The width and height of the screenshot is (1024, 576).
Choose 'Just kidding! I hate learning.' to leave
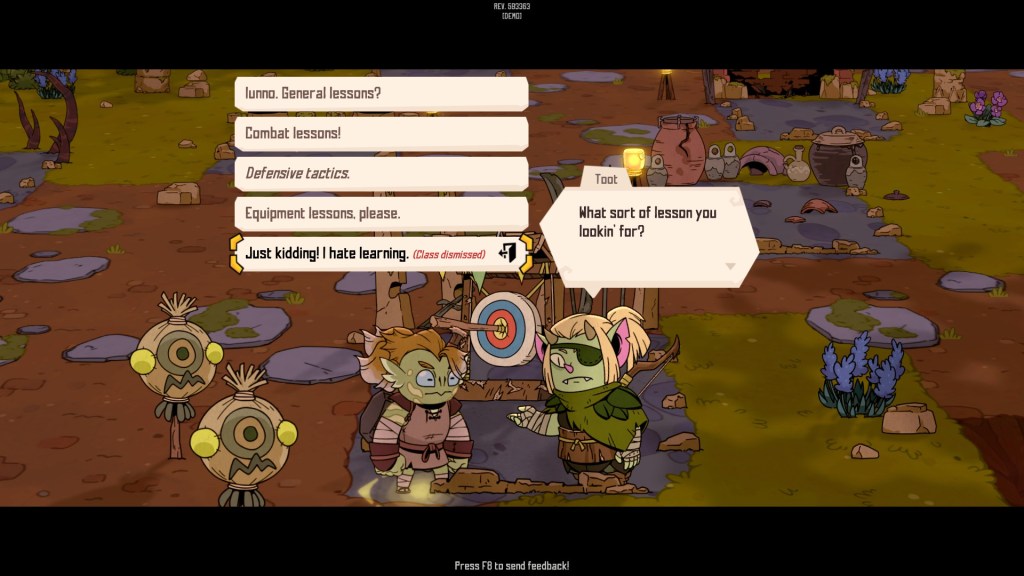coord(380,254)
